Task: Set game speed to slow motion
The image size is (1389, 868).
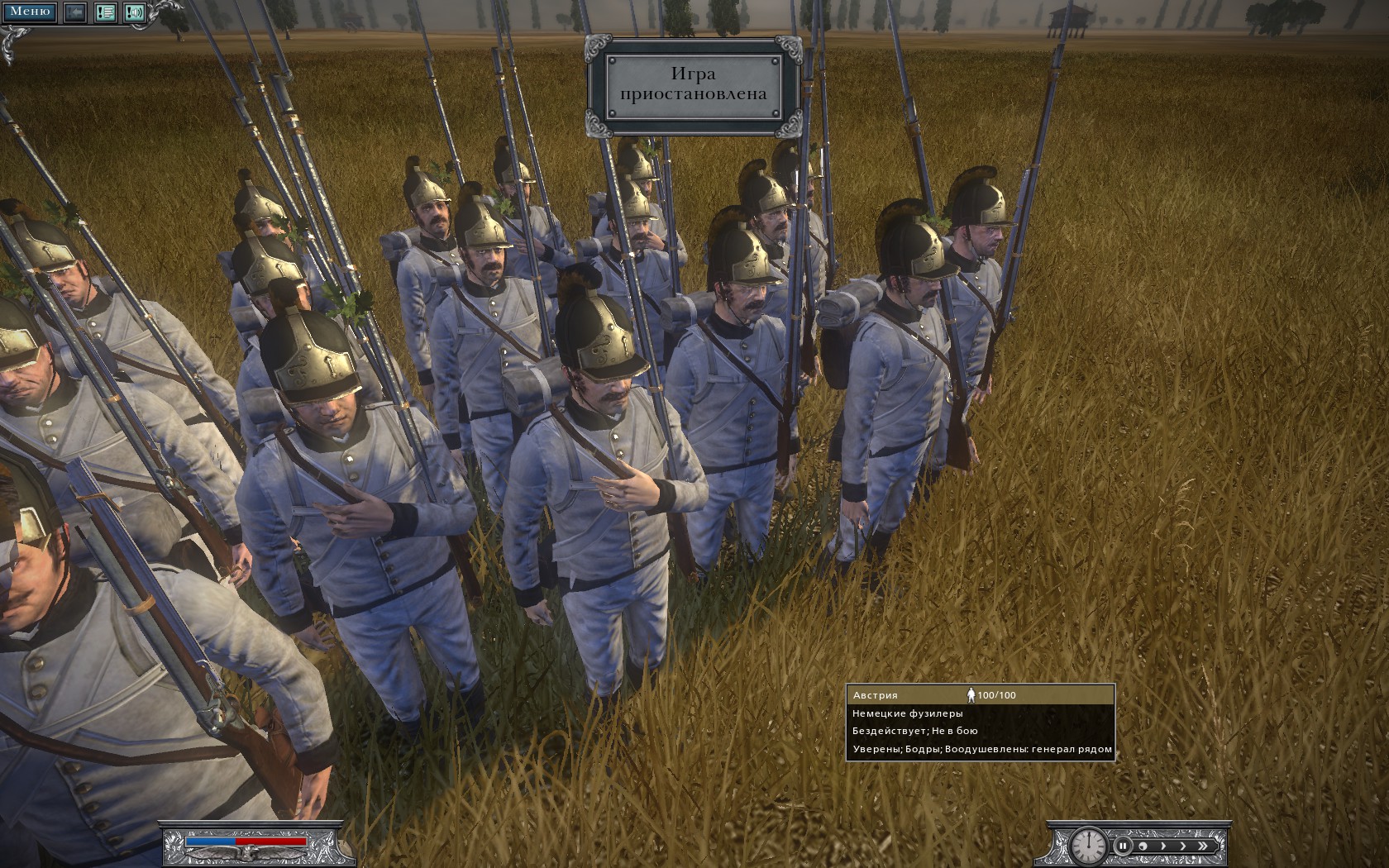Action: click(x=1143, y=846)
